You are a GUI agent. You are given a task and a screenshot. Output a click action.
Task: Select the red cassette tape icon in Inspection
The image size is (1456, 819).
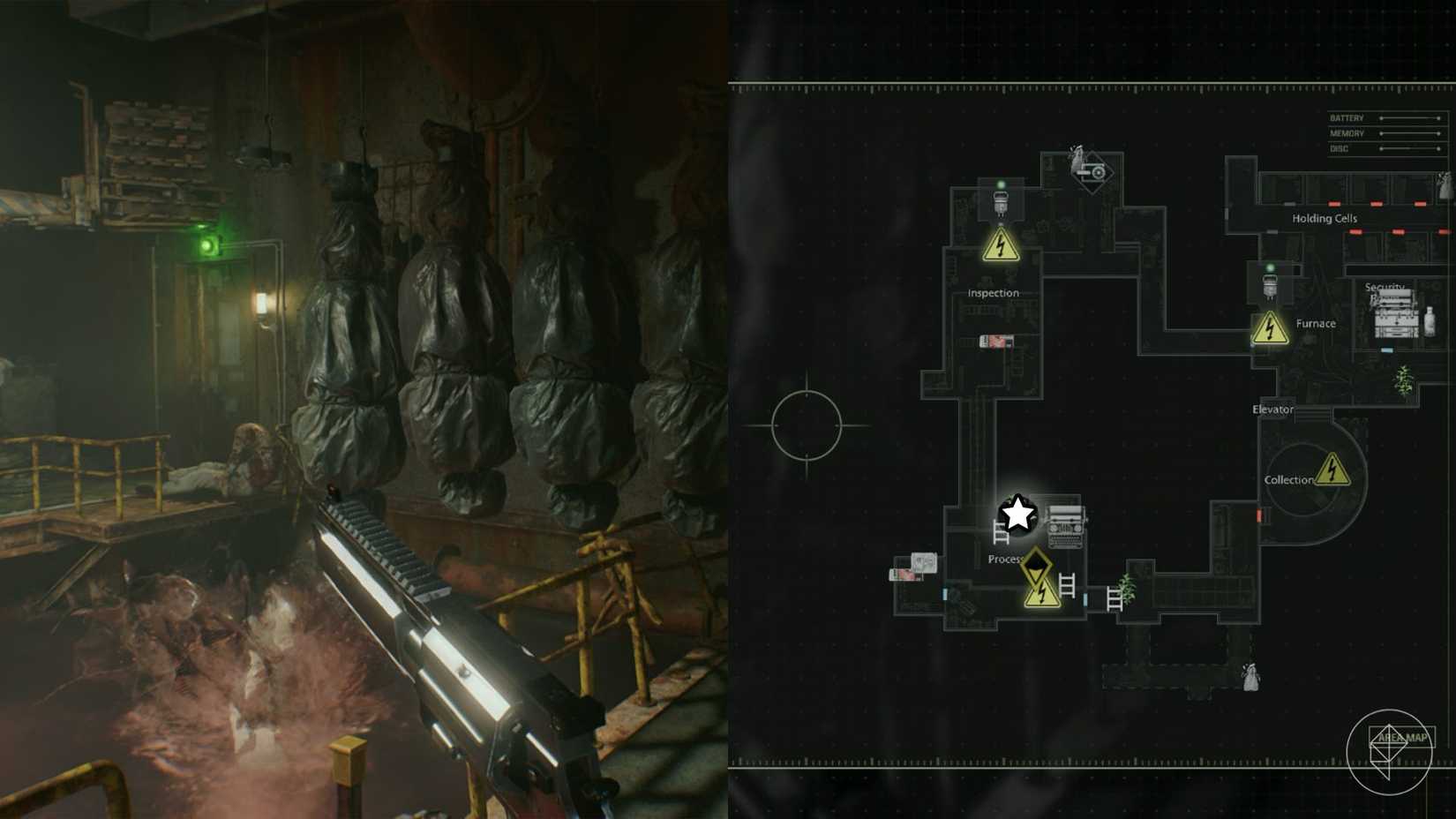996,341
